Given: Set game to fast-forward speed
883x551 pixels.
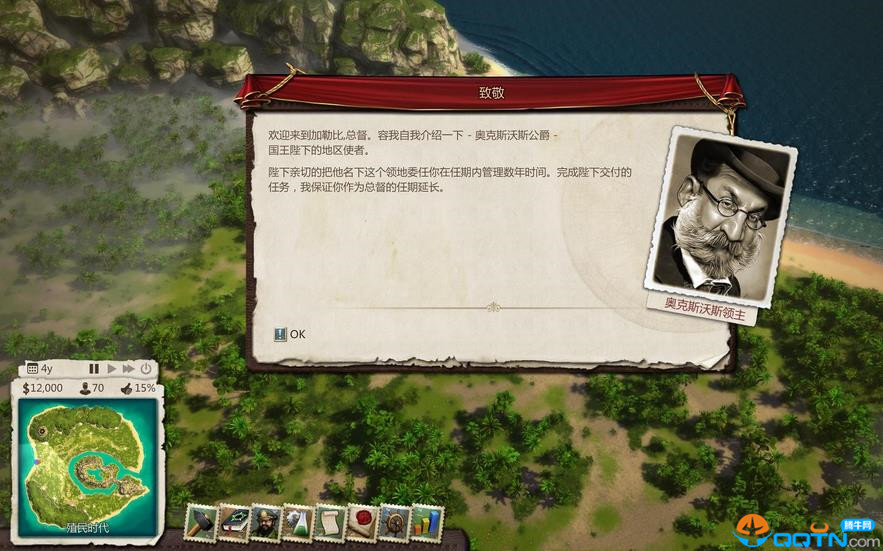Looking at the screenshot, I should click(x=129, y=369).
